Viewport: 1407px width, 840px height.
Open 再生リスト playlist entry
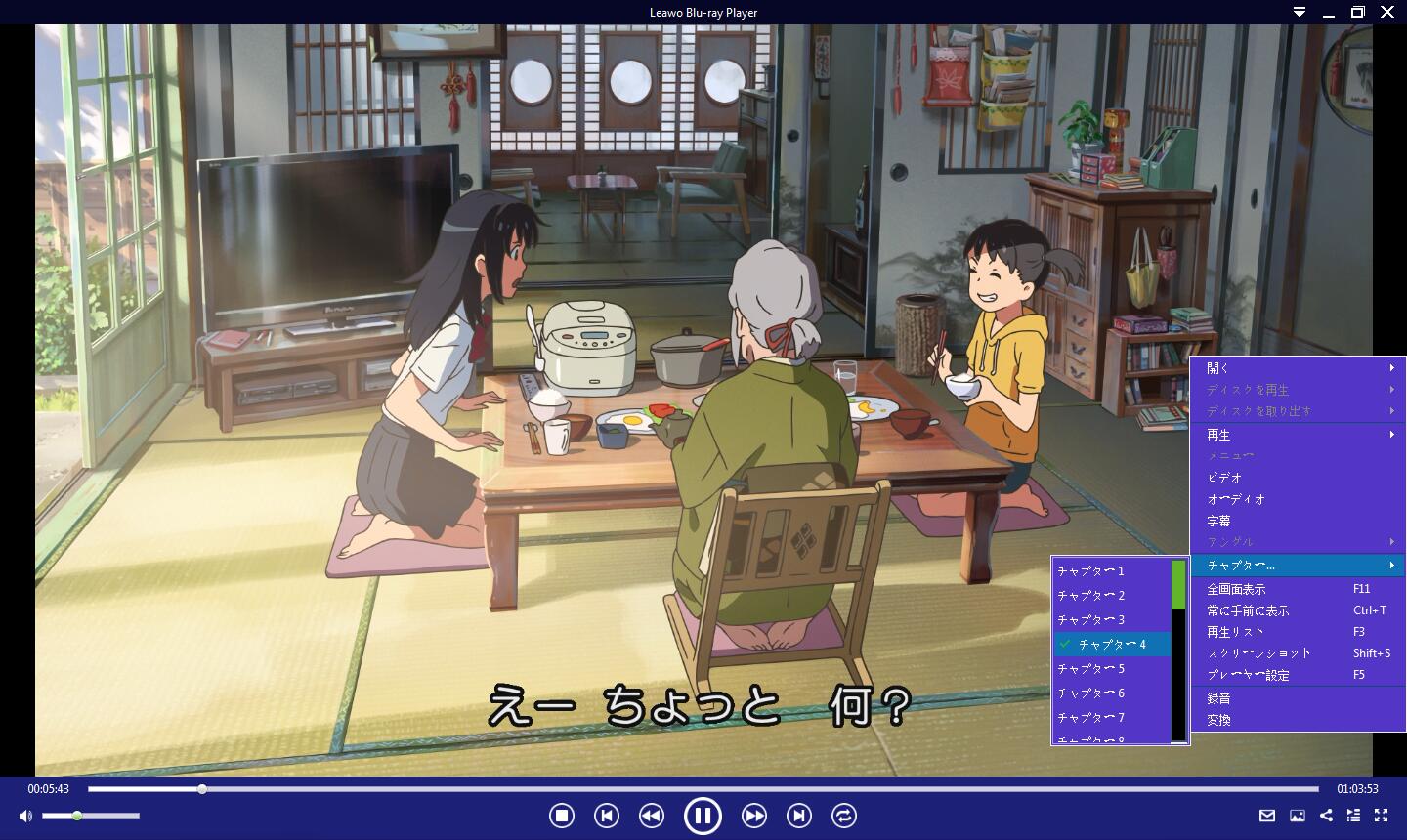tap(1236, 632)
